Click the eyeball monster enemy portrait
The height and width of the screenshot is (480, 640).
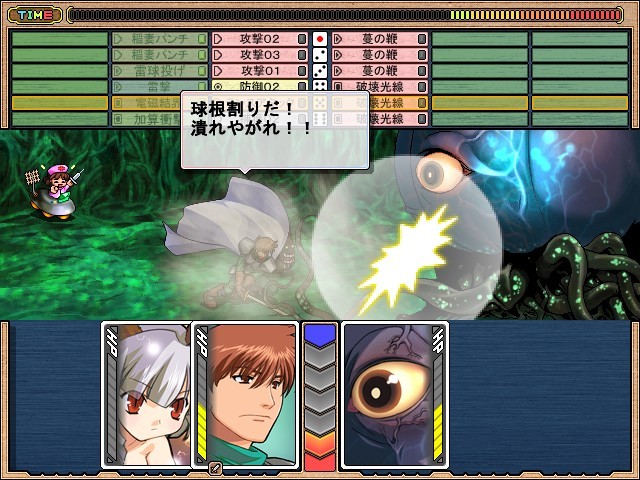pyautogui.click(x=394, y=395)
